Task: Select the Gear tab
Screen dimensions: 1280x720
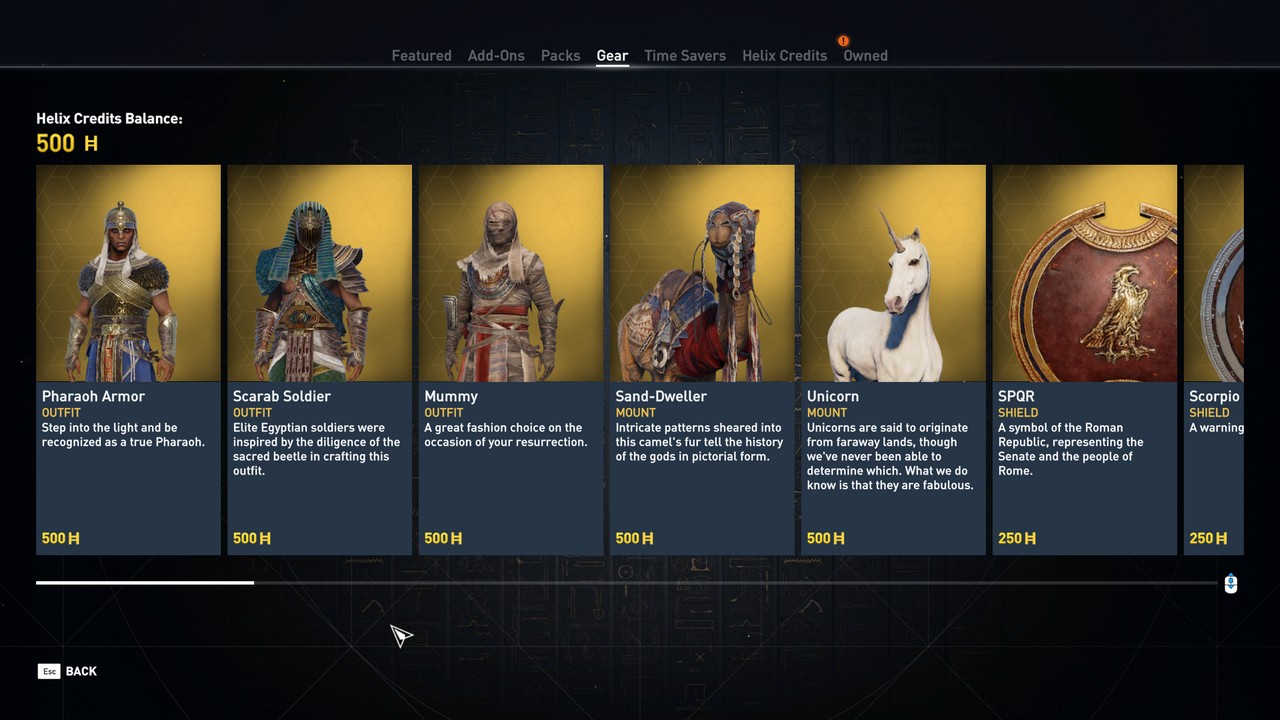Action: coord(612,56)
